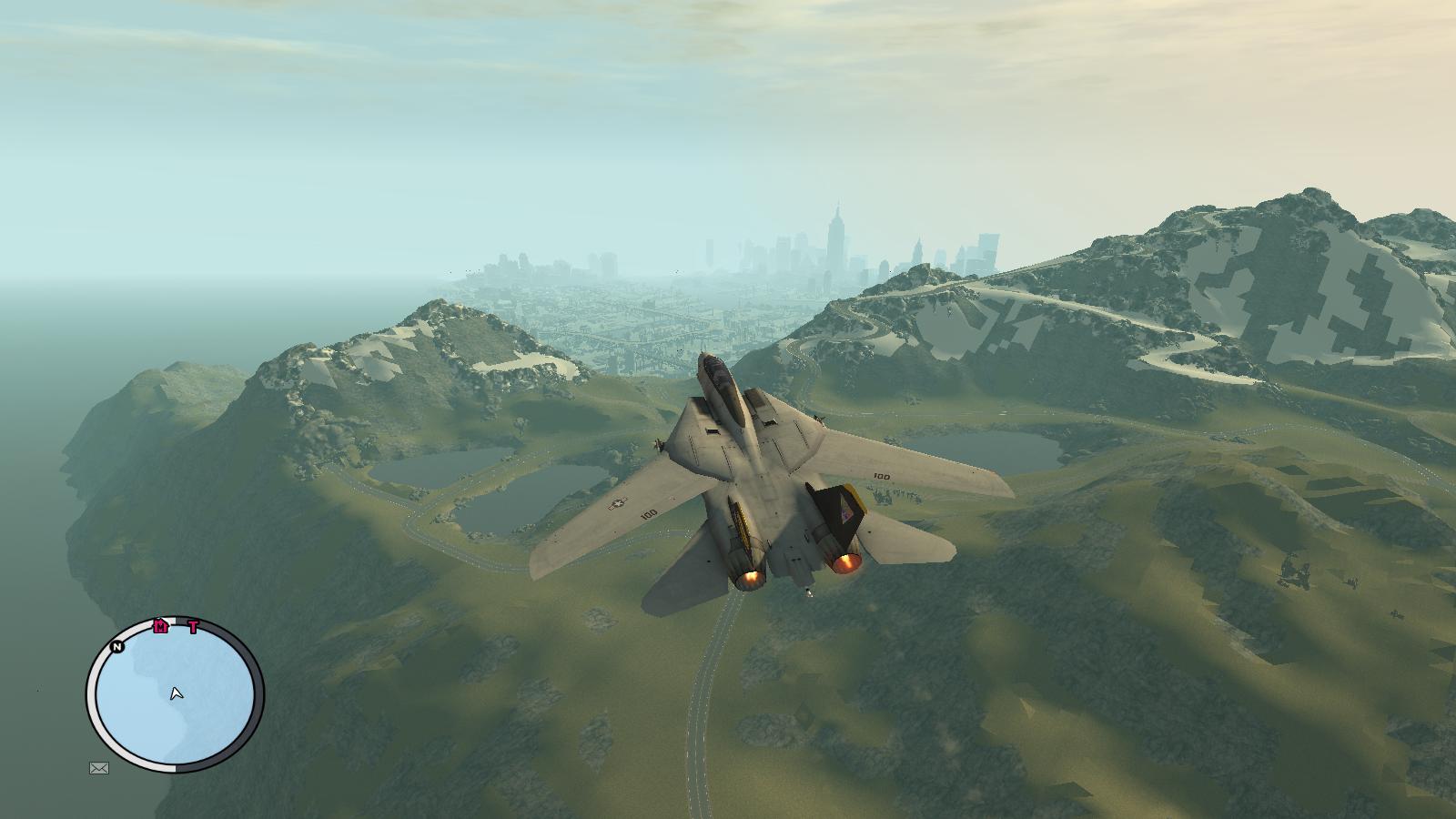The width and height of the screenshot is (1456, 819).
Task: Select the pink house M marker
Action: click(x=161, y=626)
